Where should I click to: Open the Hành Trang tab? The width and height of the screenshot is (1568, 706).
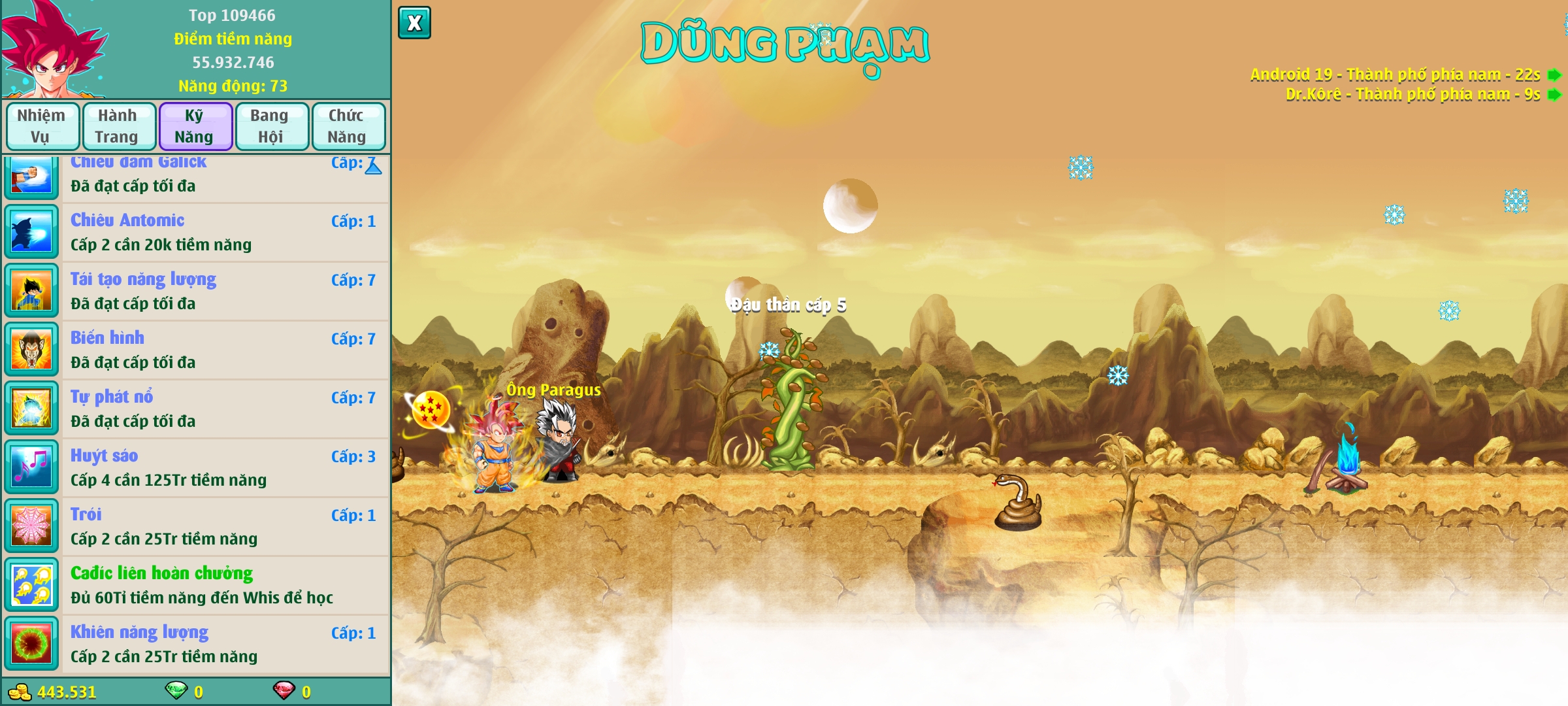118,126
